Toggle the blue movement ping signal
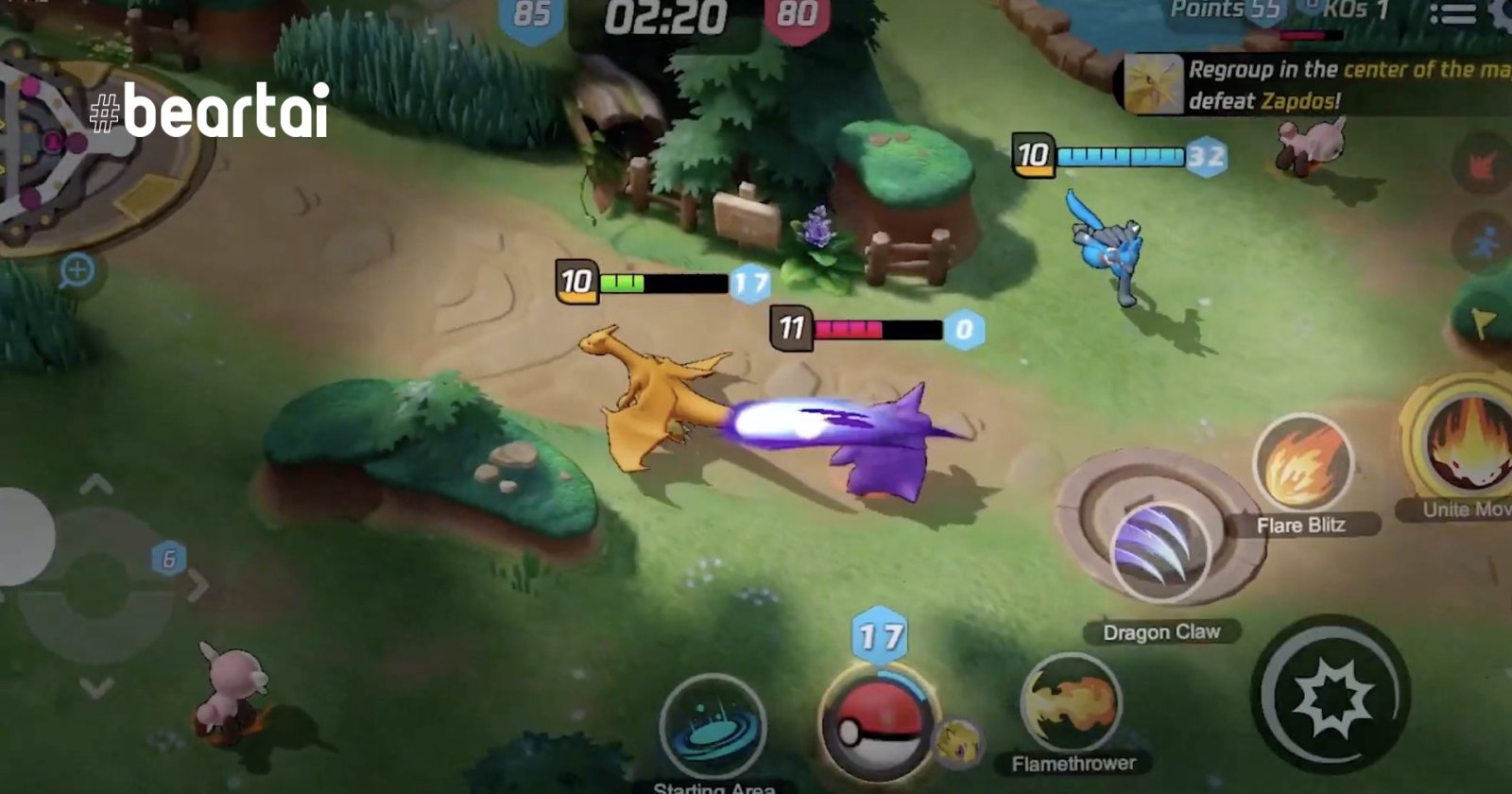This screenshot has height=794, width=1512. tap(1486, 236)
